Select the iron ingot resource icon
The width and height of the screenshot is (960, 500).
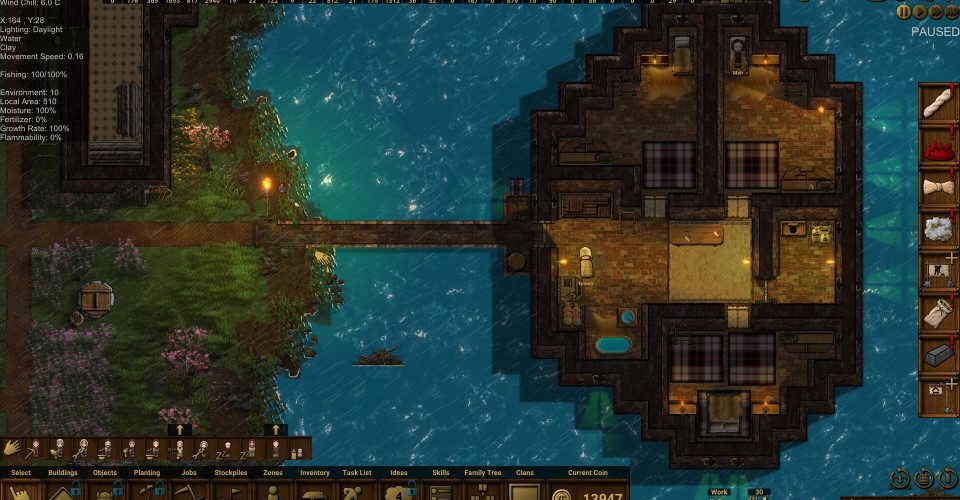click(x=937, y=357)
